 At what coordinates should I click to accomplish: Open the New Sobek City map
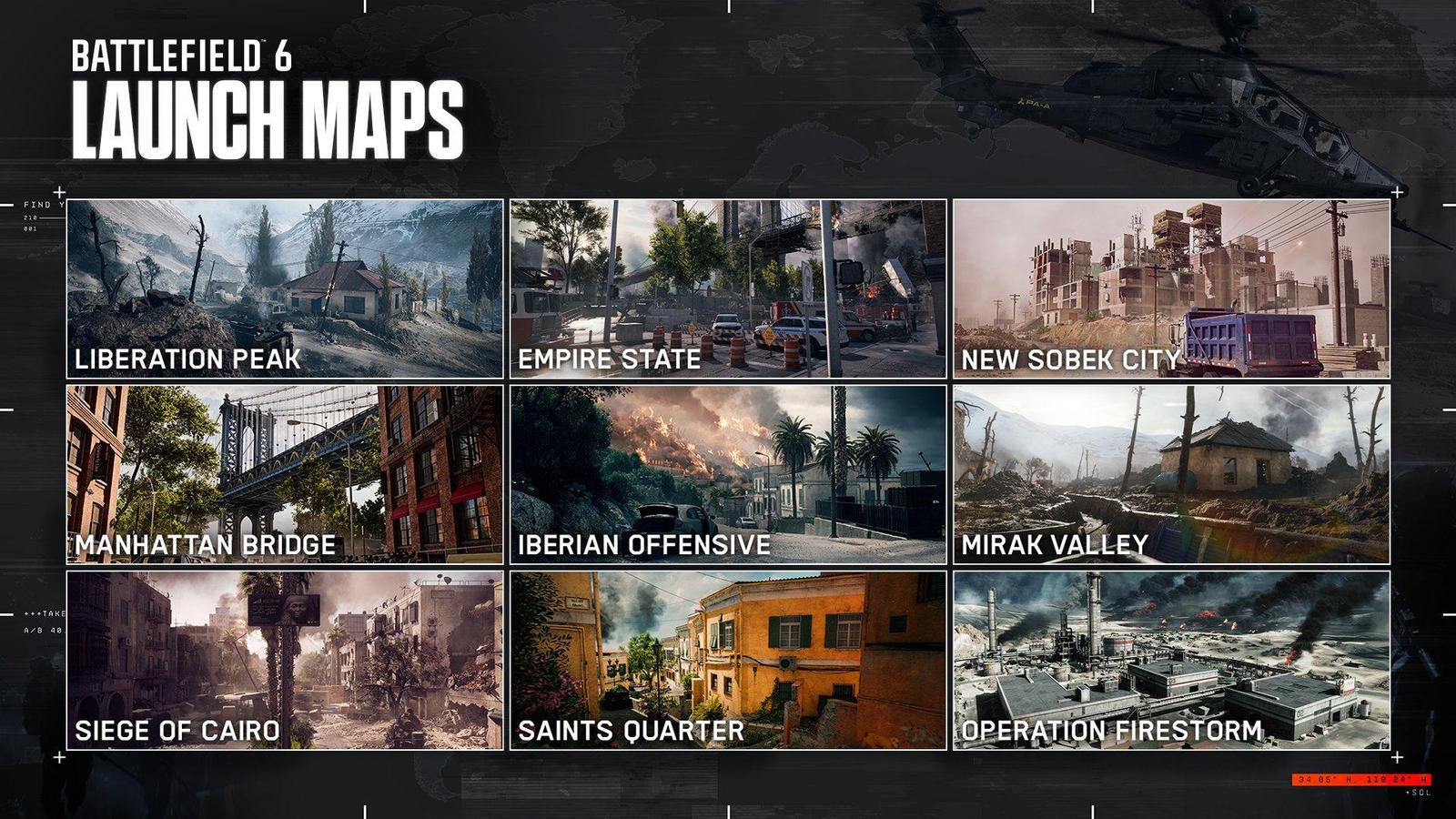[x=1171, y=288]
